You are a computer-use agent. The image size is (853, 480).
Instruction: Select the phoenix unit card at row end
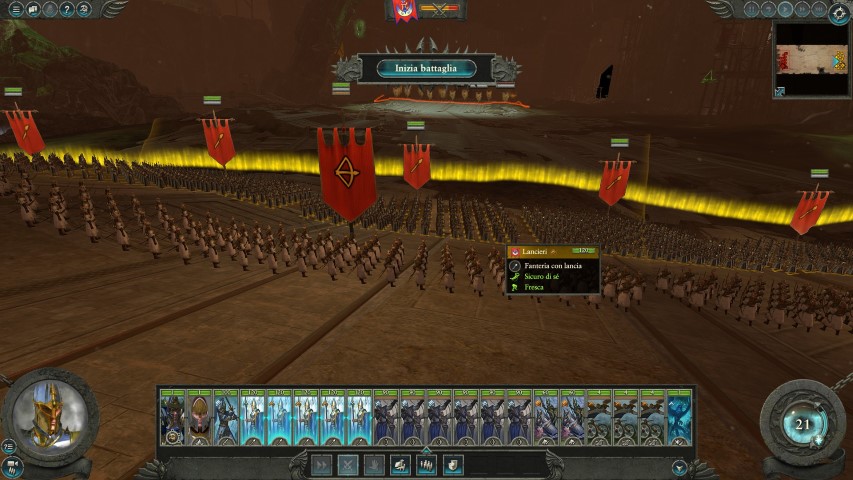680,416
